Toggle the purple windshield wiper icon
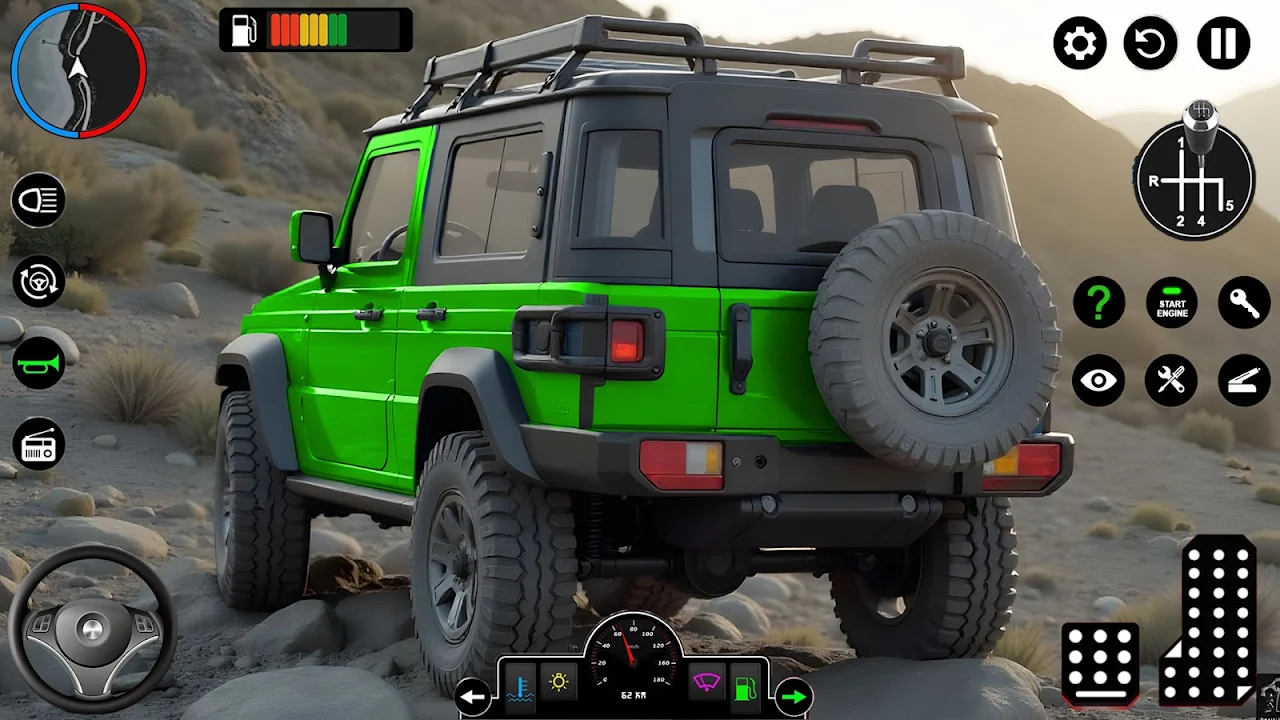The image size is (1280, 720). (x=707, y=683)
